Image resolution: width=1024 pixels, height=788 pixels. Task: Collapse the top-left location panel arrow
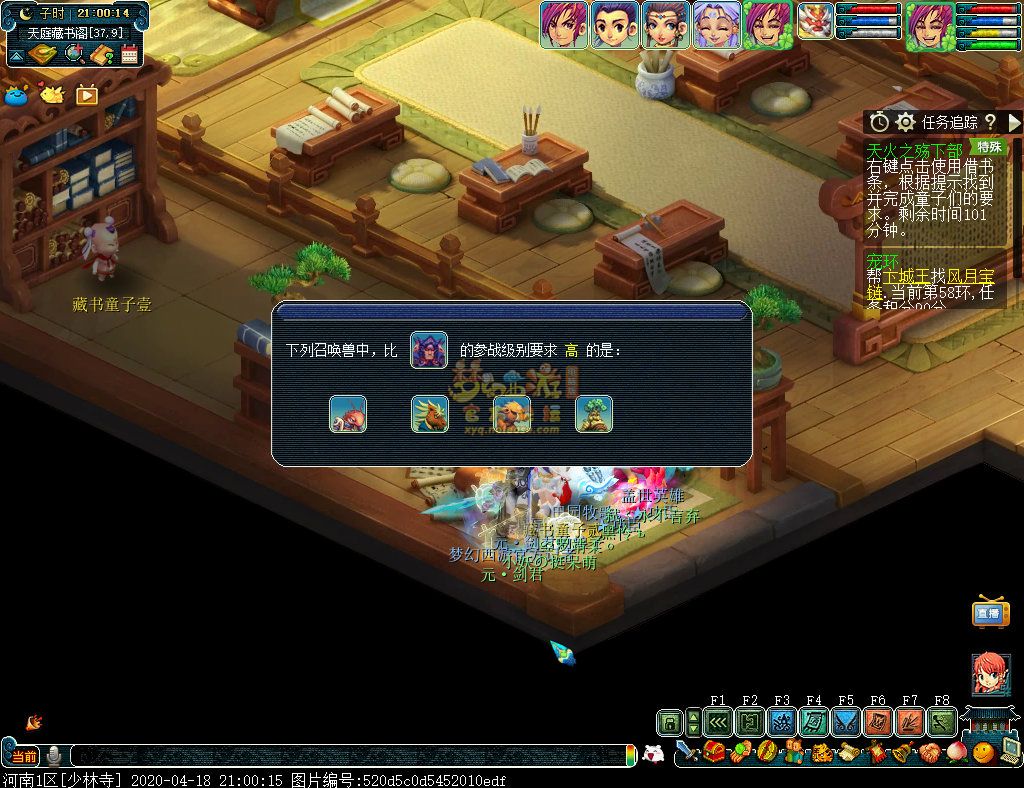[x=17, y=54]
